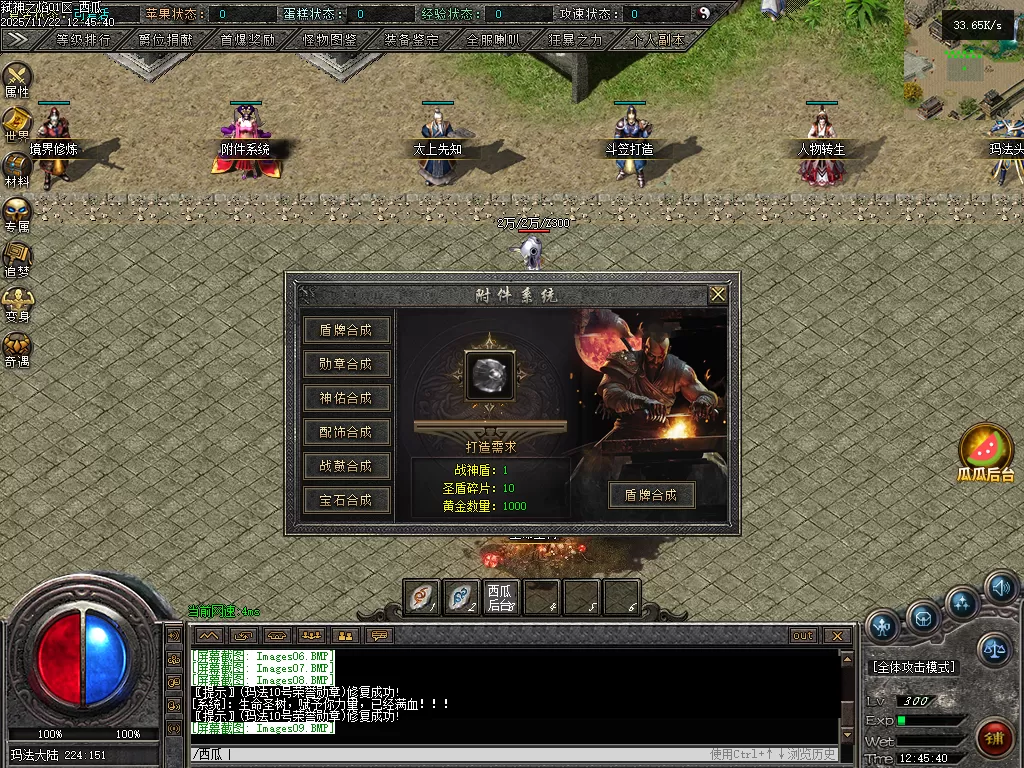Open the 勋章合成 option
This screenshot has height=768, width=1024.
346,364
